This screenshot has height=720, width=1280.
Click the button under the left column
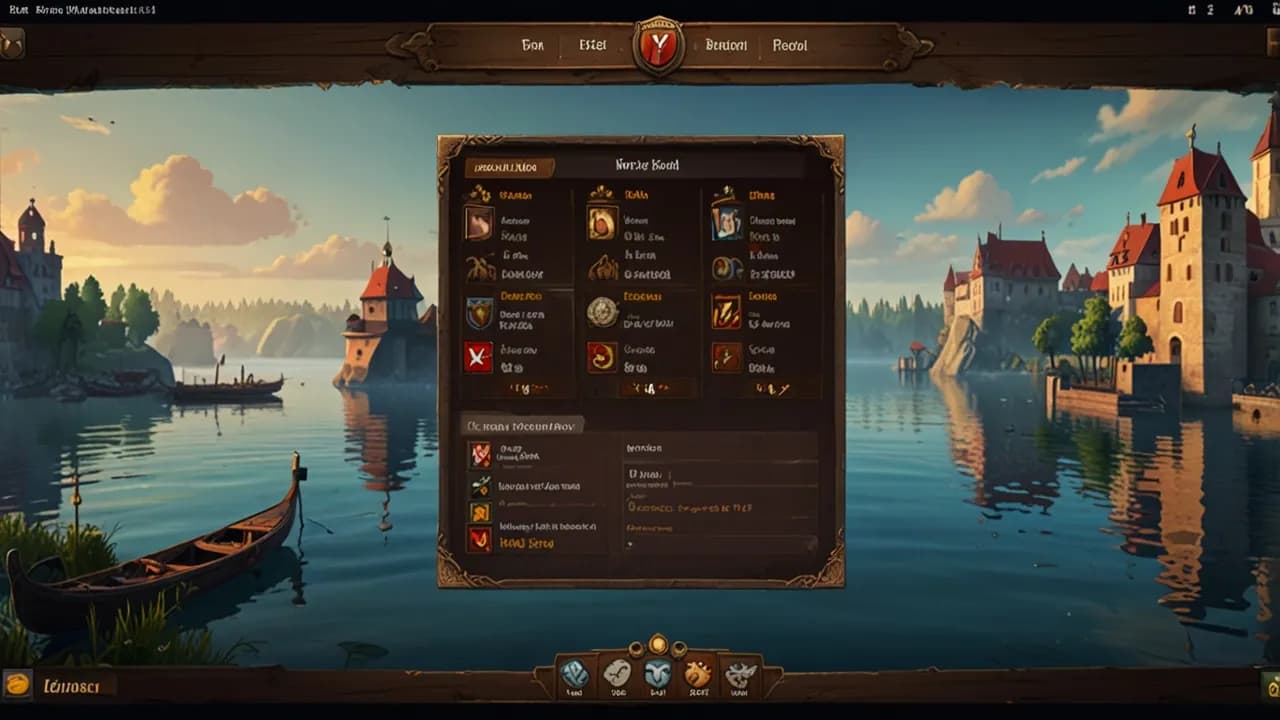[519, 389]
